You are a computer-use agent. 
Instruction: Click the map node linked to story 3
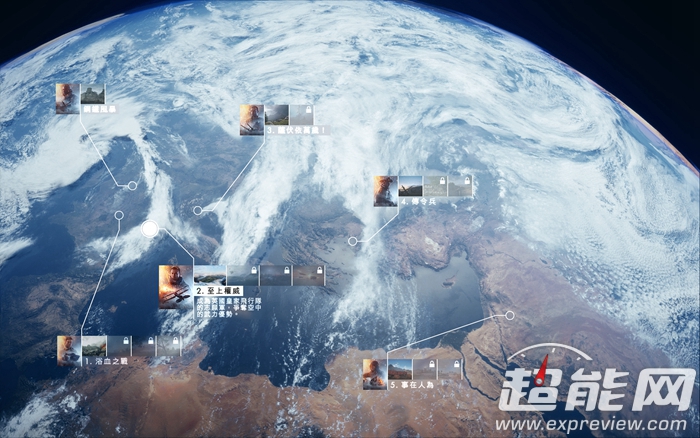pos(198,211)
